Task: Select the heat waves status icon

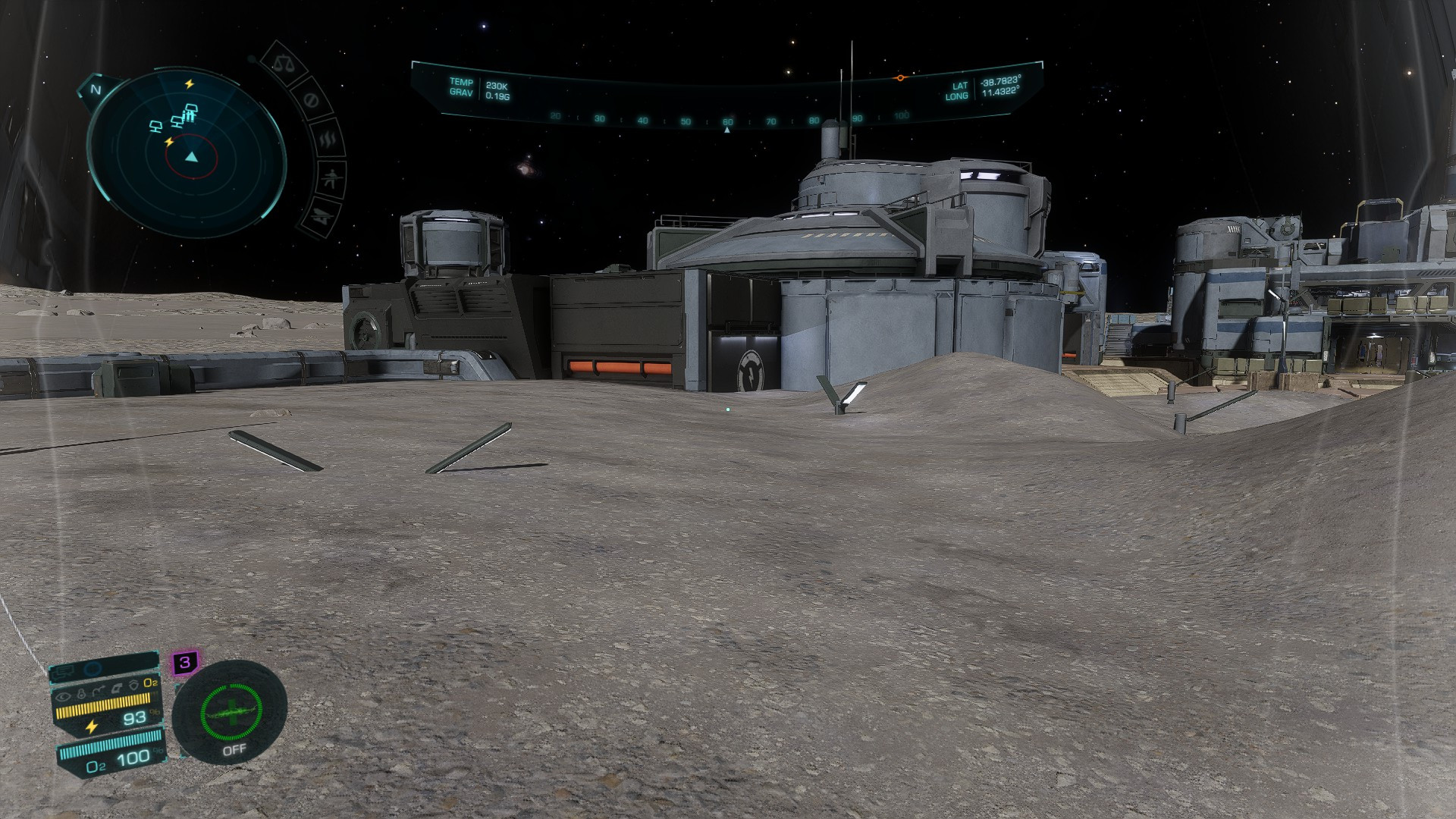Action: 328,140
